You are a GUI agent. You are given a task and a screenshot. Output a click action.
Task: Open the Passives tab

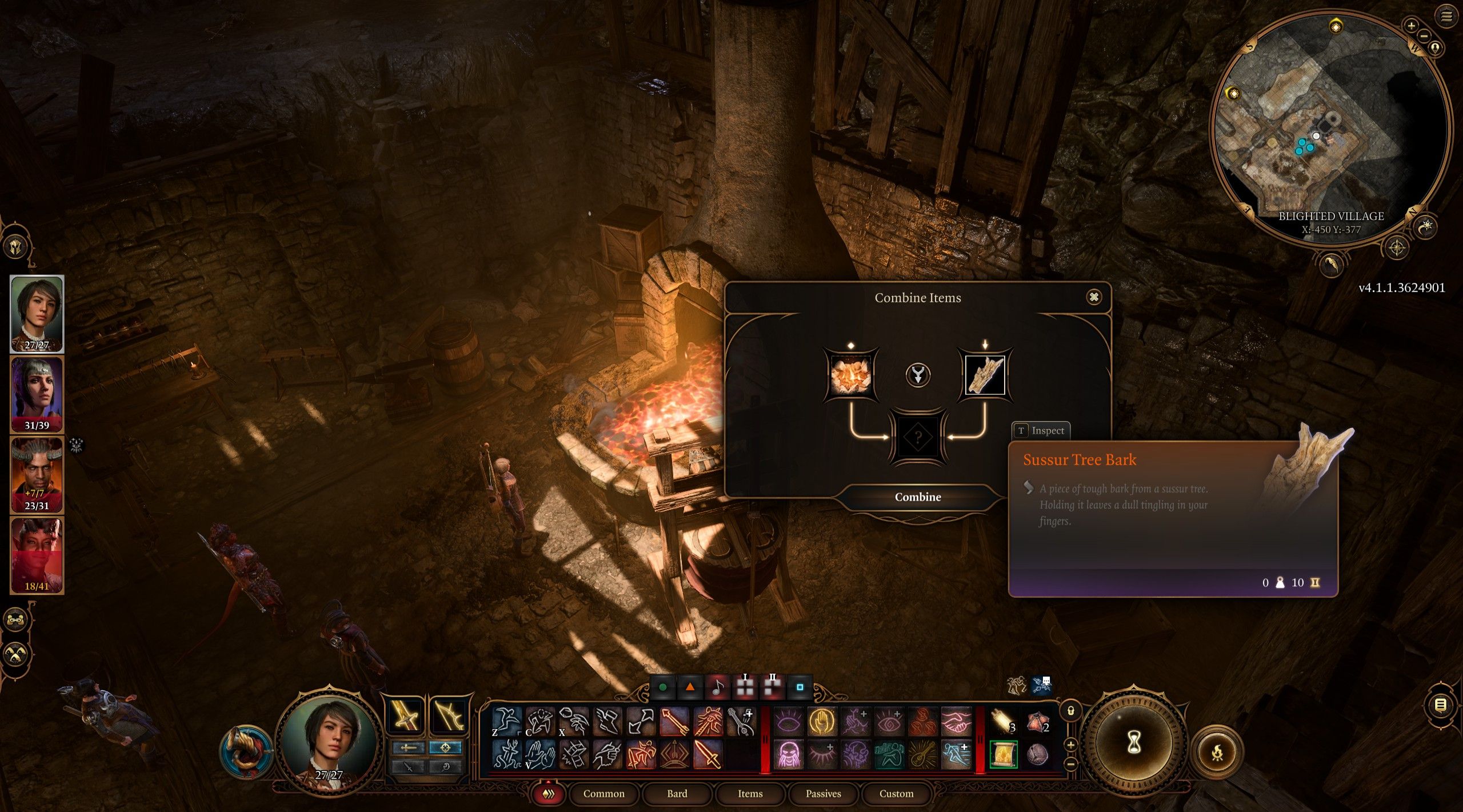tap(824, 794)
